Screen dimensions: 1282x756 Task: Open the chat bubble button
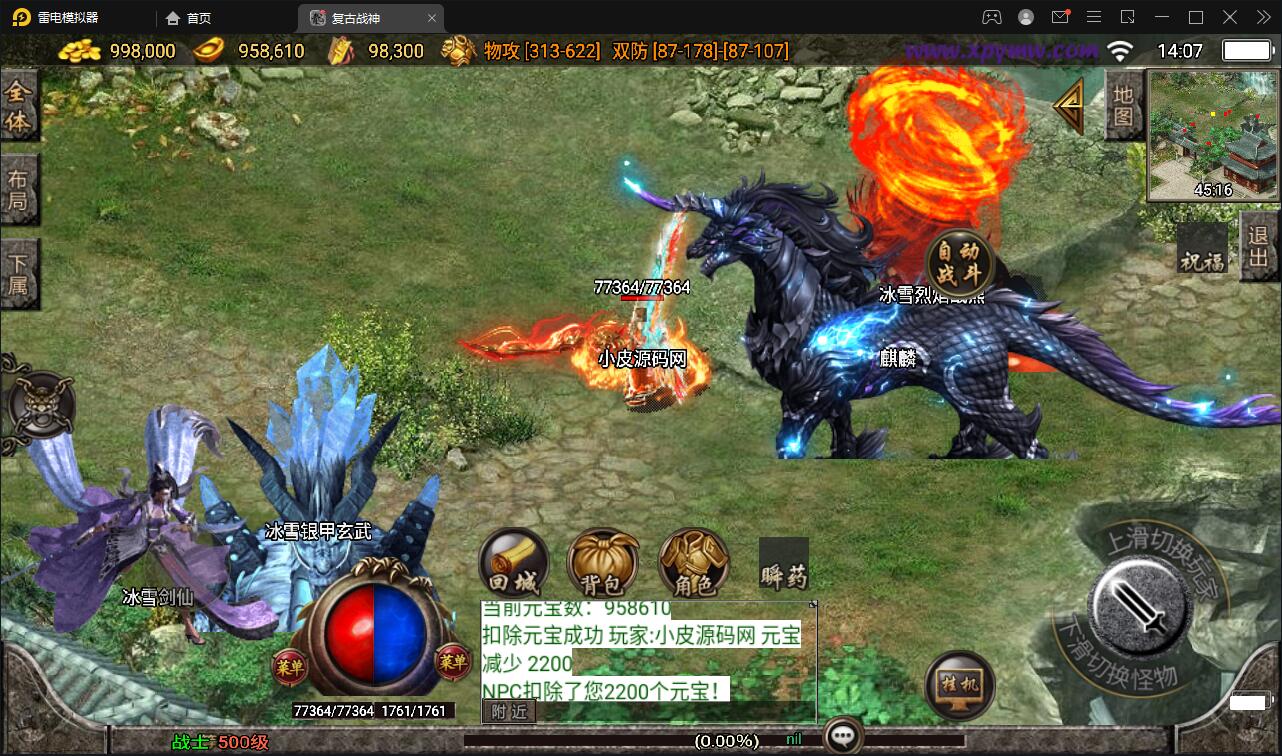pyautogui.click(x=843, y=738)
